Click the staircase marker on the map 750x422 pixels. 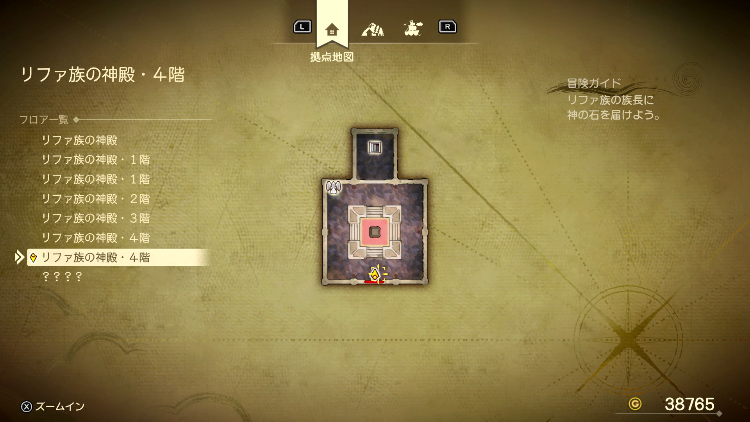coord(375,148)
